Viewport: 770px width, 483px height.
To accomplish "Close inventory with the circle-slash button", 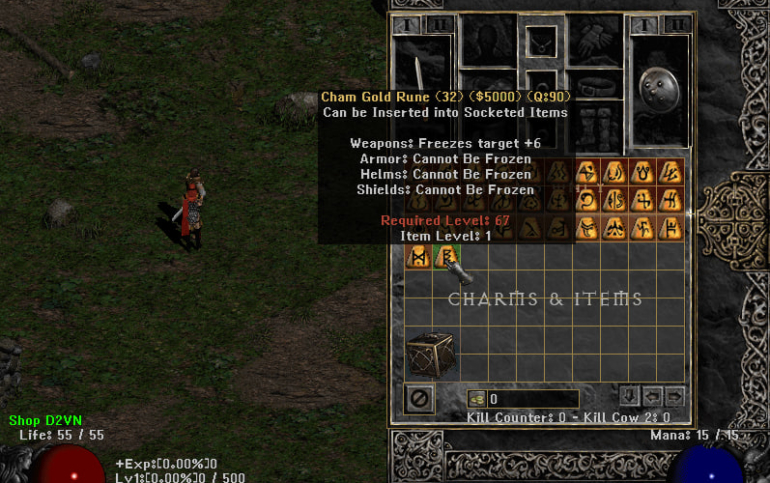I will click(420, 398).
